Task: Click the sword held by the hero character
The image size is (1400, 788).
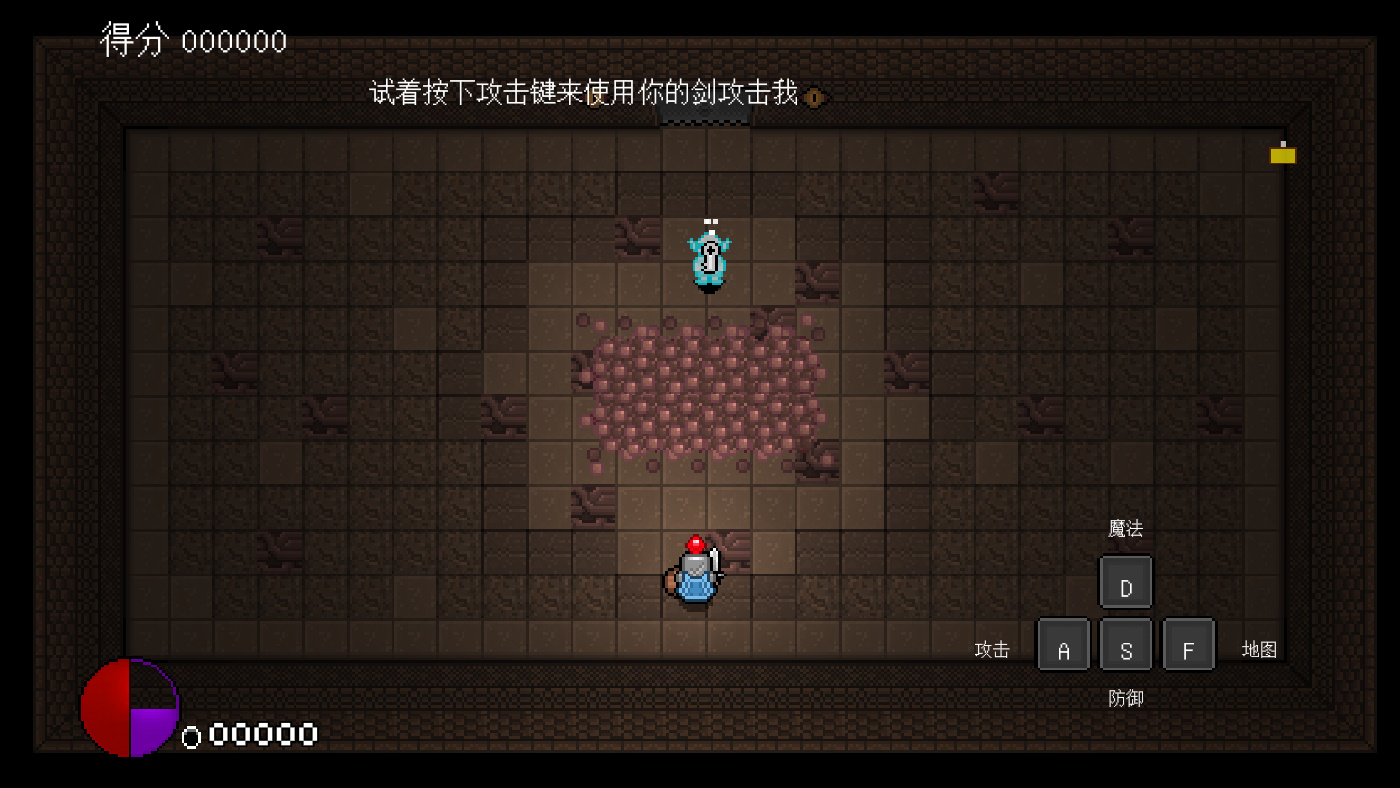Action: pos(716,565)
